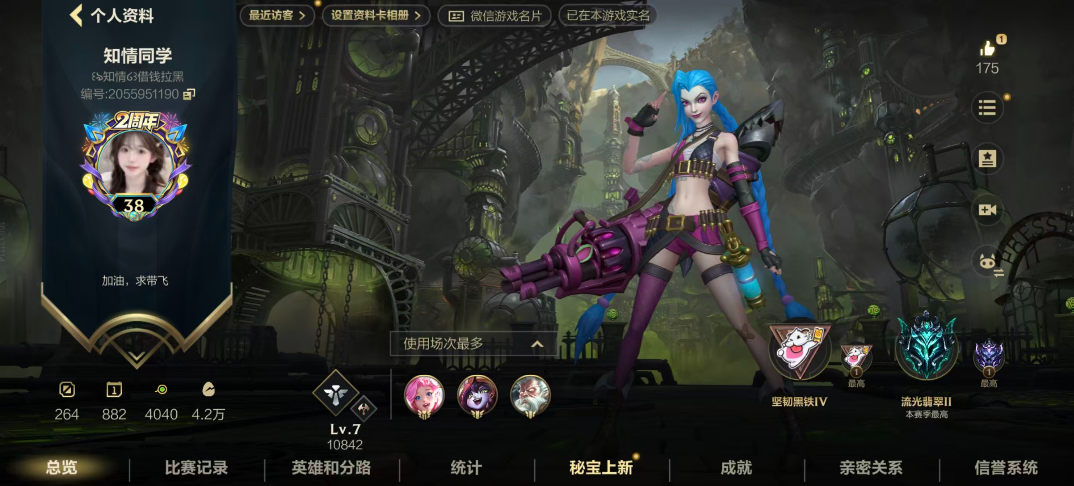Switch to the 比赛记录 tab
The width and height of the screenshot is (1074, 486).
pyautogui.click(x=197, y=468)
